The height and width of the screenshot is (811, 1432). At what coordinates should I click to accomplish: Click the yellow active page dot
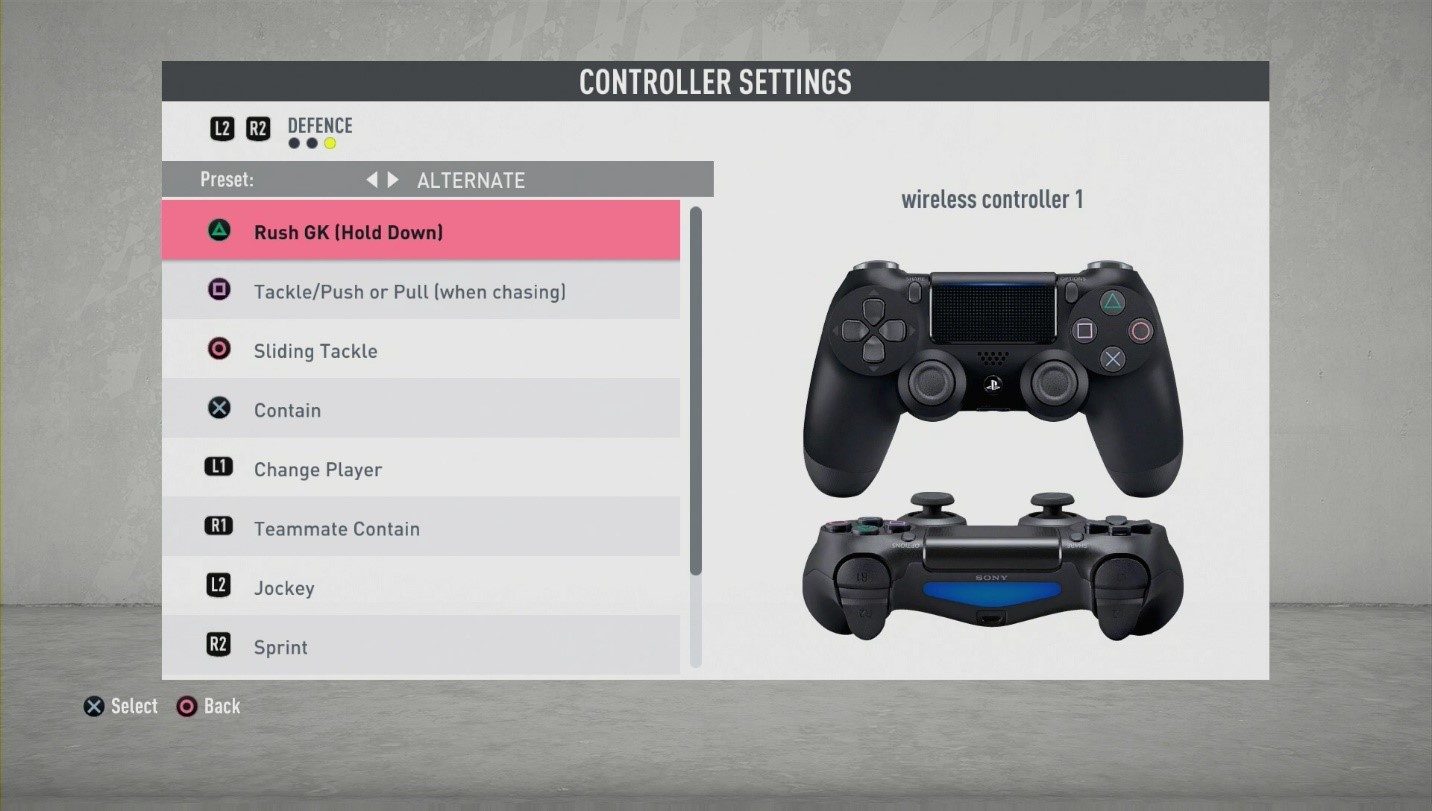click(x=328, y=143)
